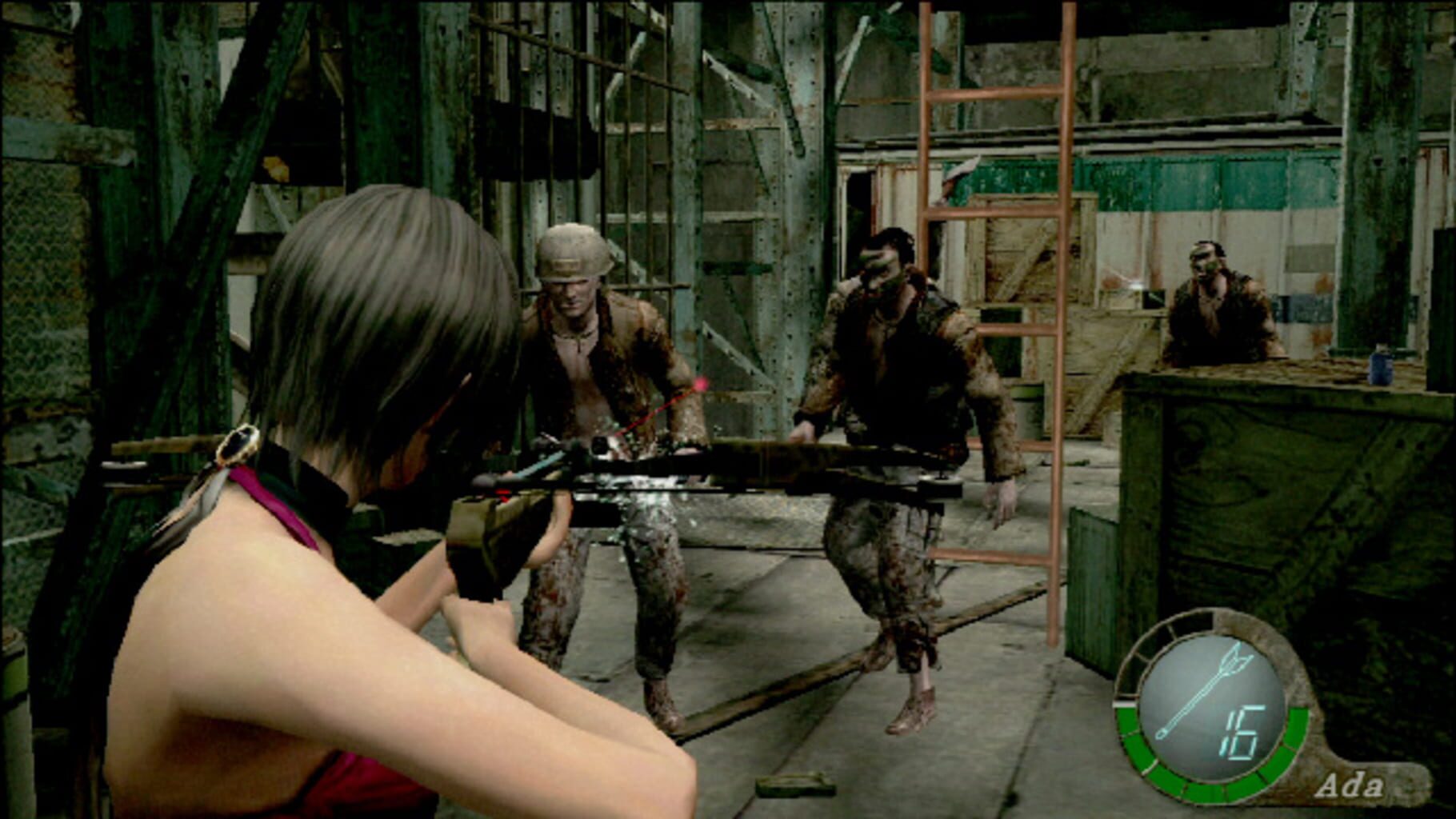This screenshot has height=819, width=1456.
Task: Click the small green item on the floor
Action: point(795,786)
